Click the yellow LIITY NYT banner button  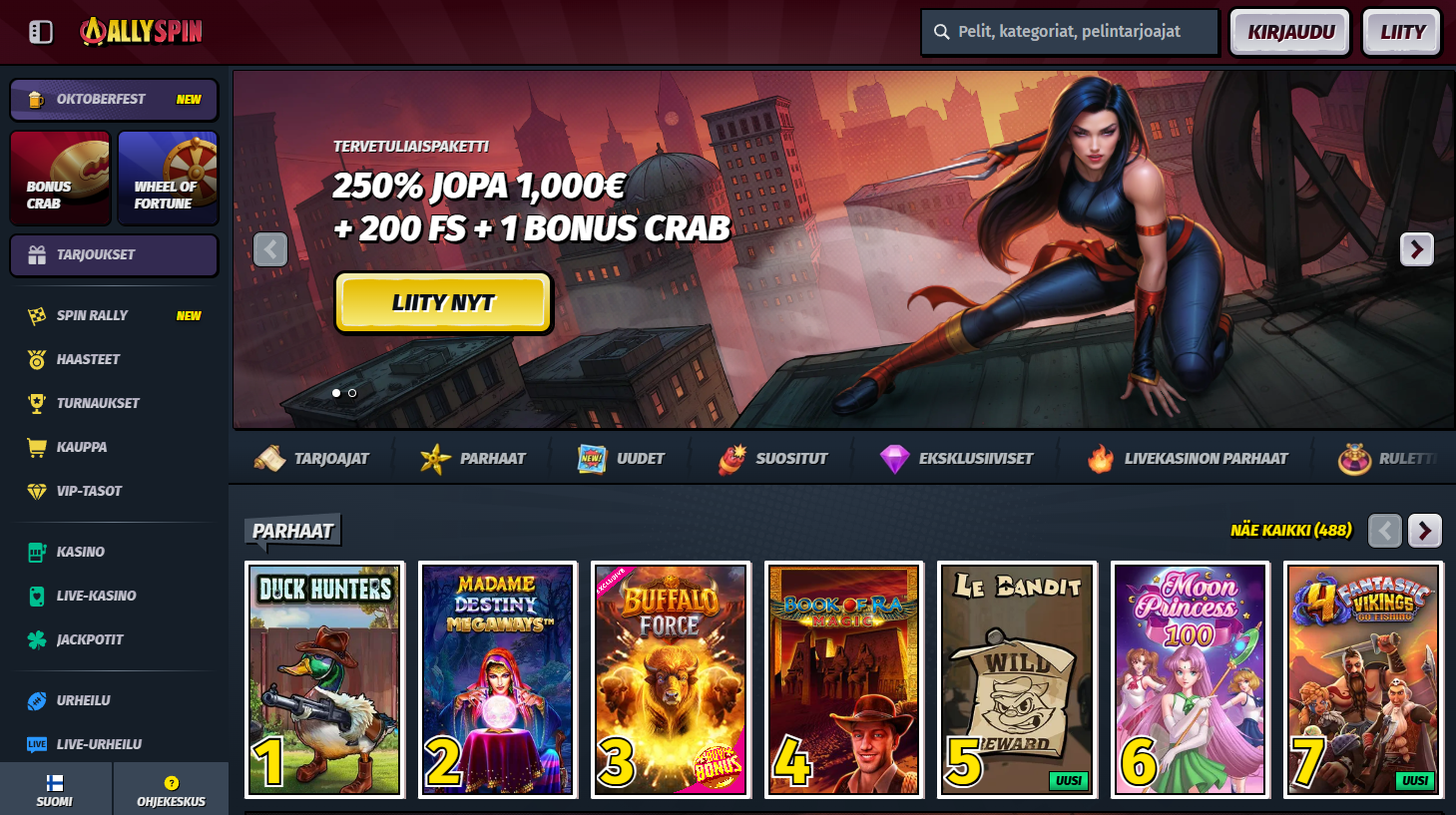[x=443, y=302]
